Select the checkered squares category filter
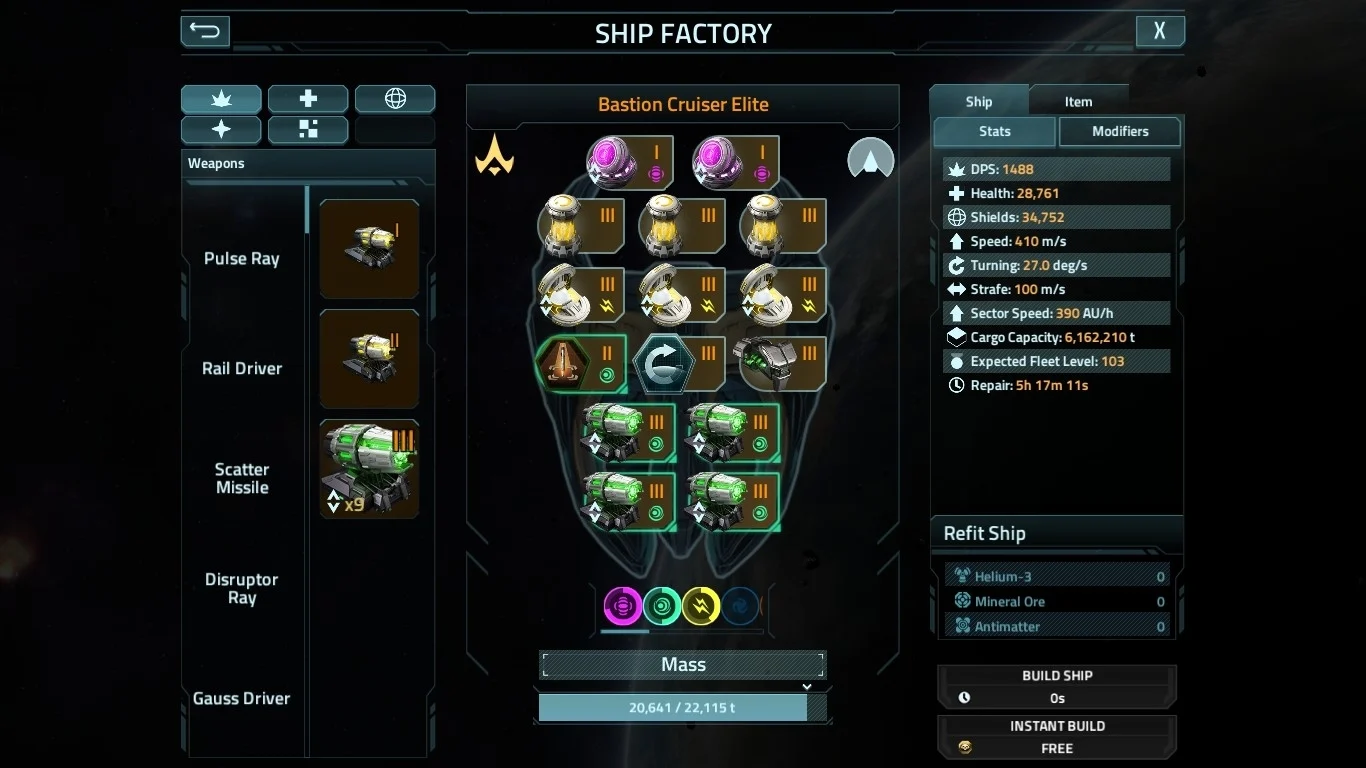 pyautogui.click(x=308, y=130)
